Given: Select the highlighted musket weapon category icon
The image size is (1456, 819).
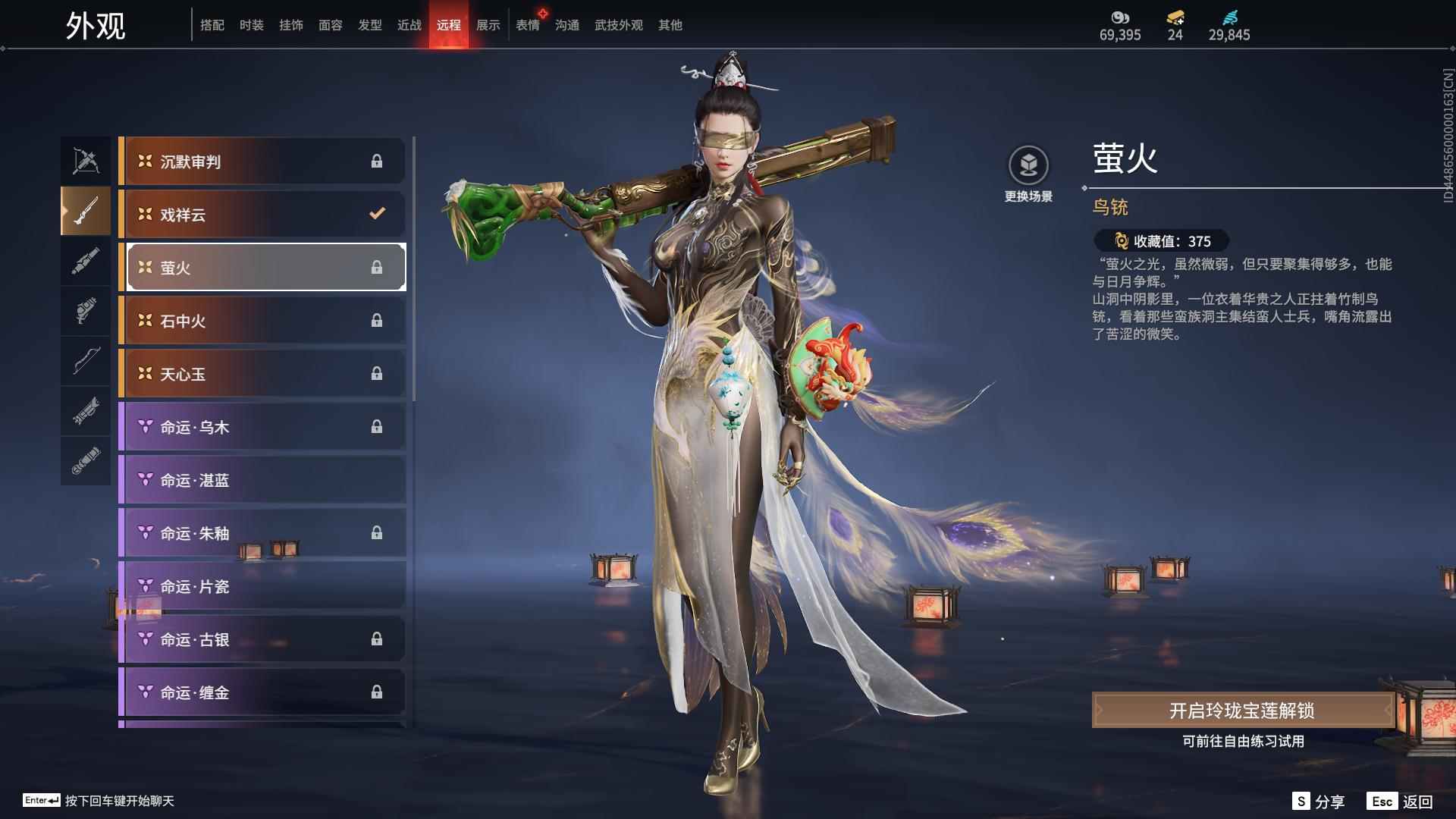Looking at the screenshot, I should [x=85, y=211].
